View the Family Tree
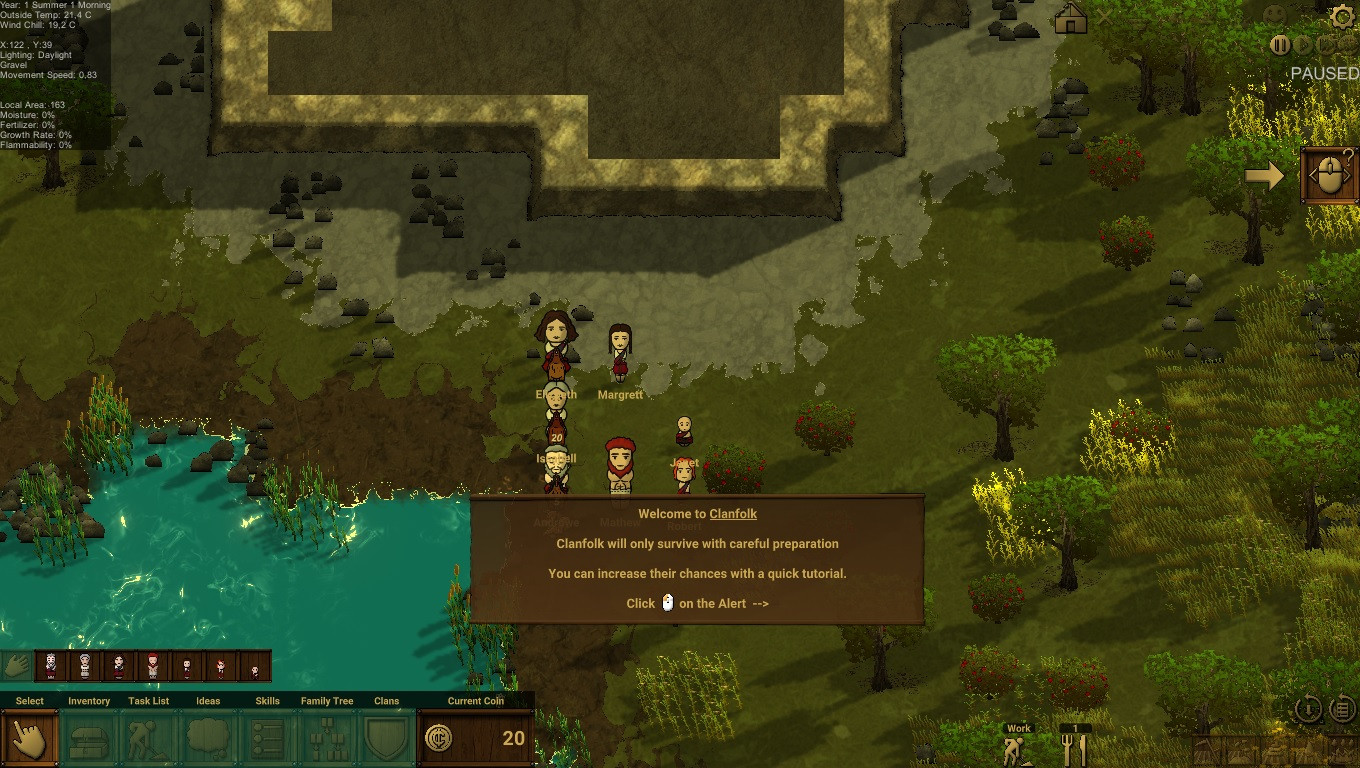 coord(327,739)
